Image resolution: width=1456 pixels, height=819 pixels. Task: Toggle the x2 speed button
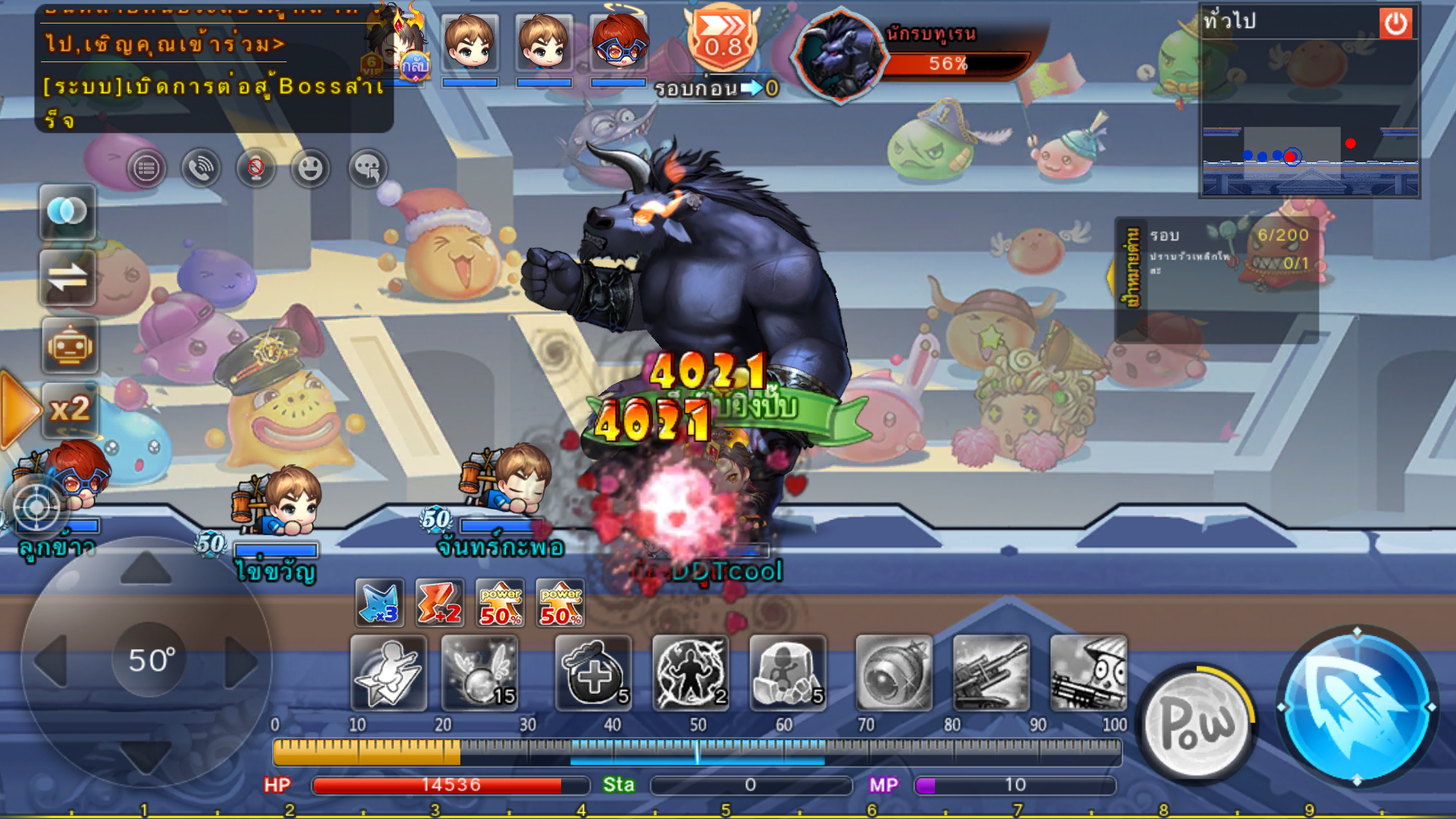click(69, 410)
